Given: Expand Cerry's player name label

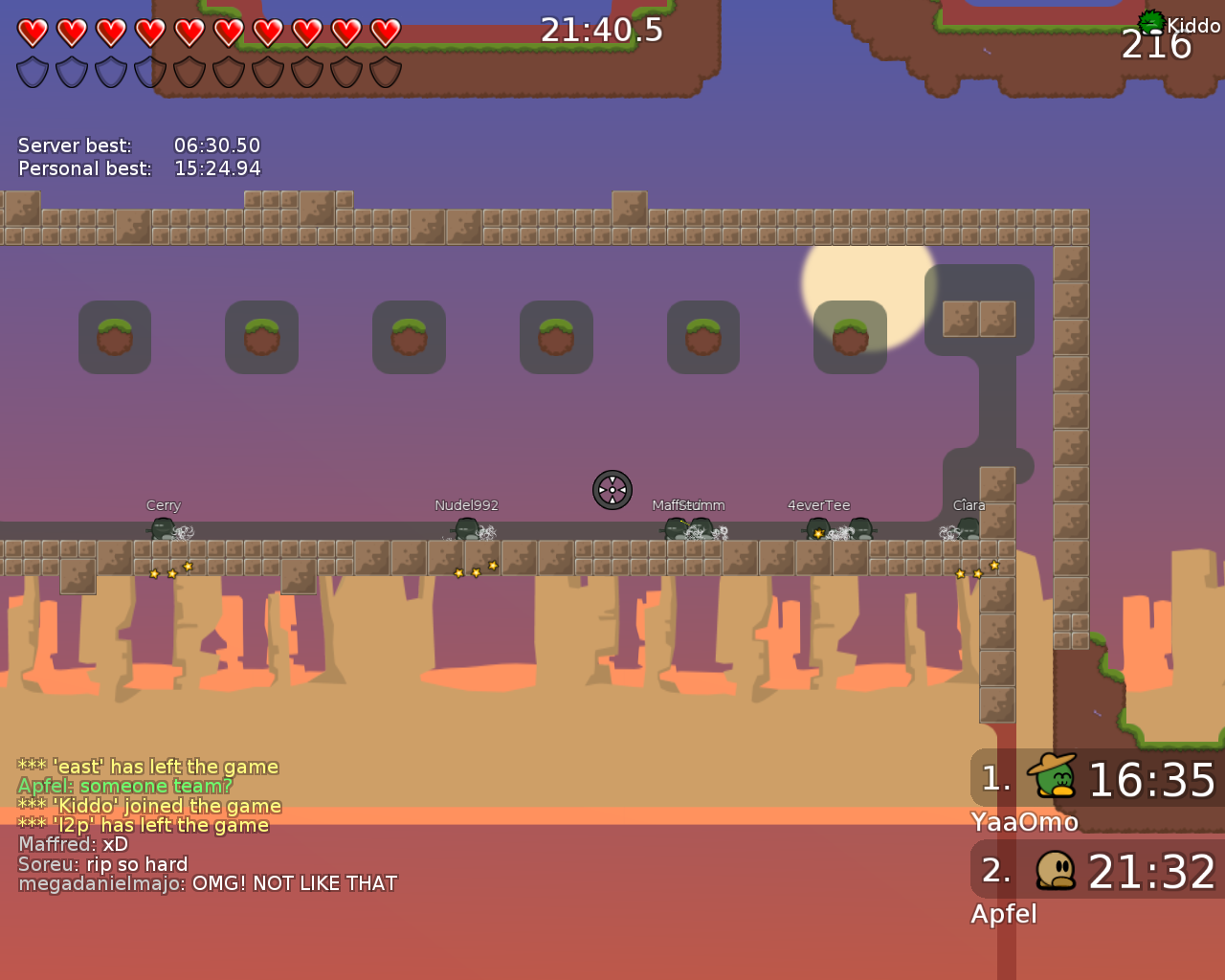Looking at the screenshot, I should (163, 504).
